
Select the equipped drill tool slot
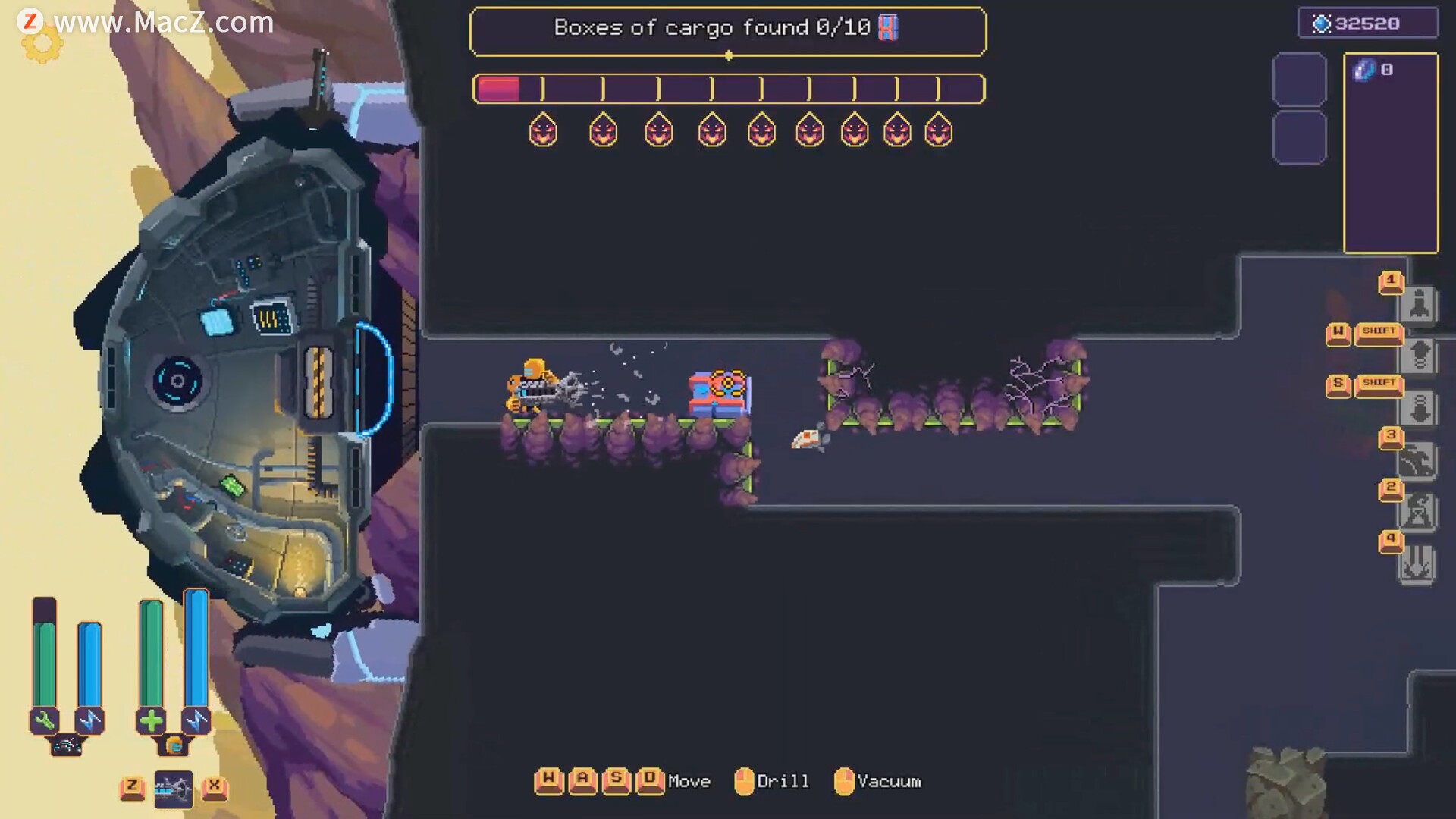coord(174,789)
